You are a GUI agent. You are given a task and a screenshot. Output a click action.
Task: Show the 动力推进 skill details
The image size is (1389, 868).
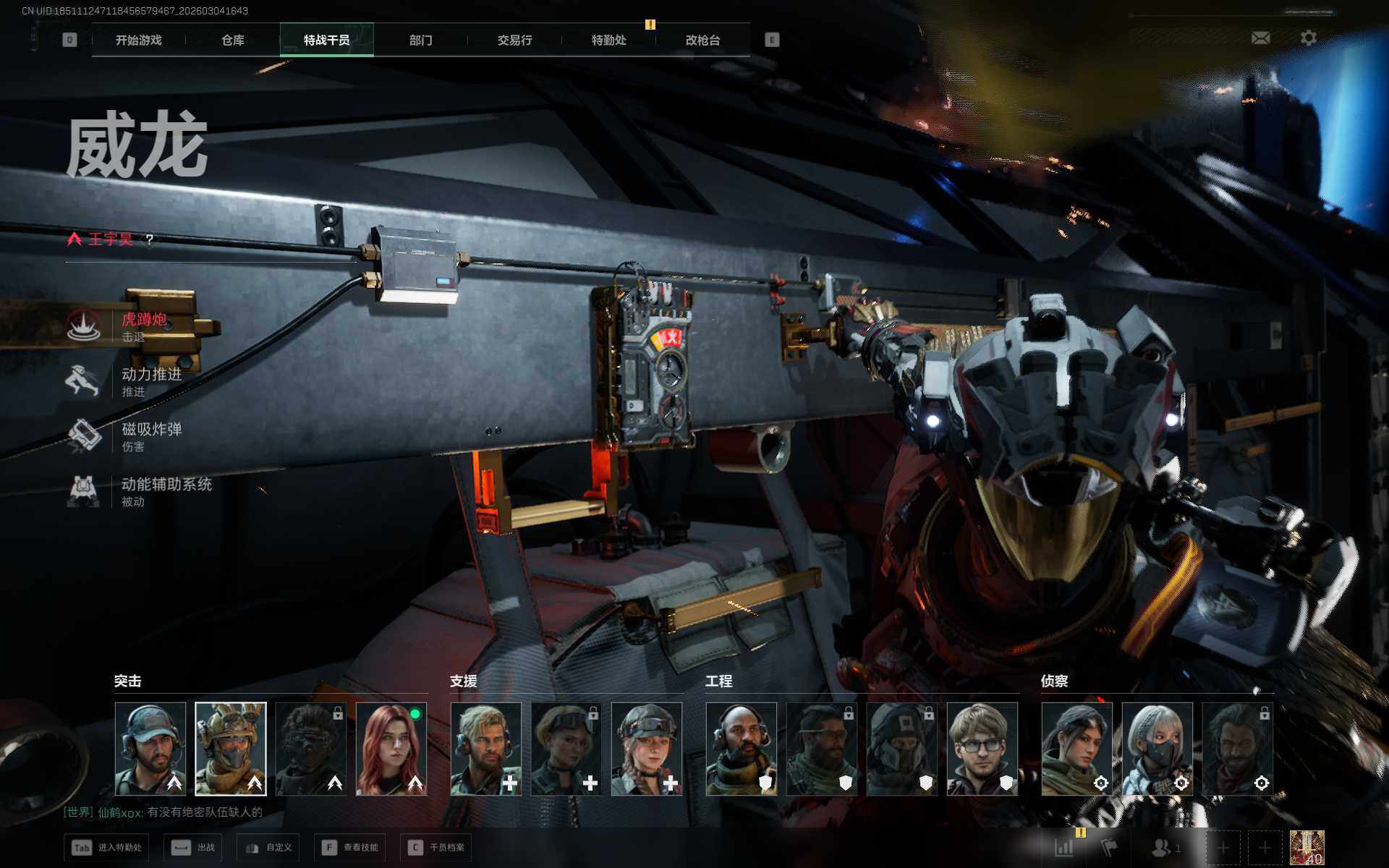click(150, 381)
